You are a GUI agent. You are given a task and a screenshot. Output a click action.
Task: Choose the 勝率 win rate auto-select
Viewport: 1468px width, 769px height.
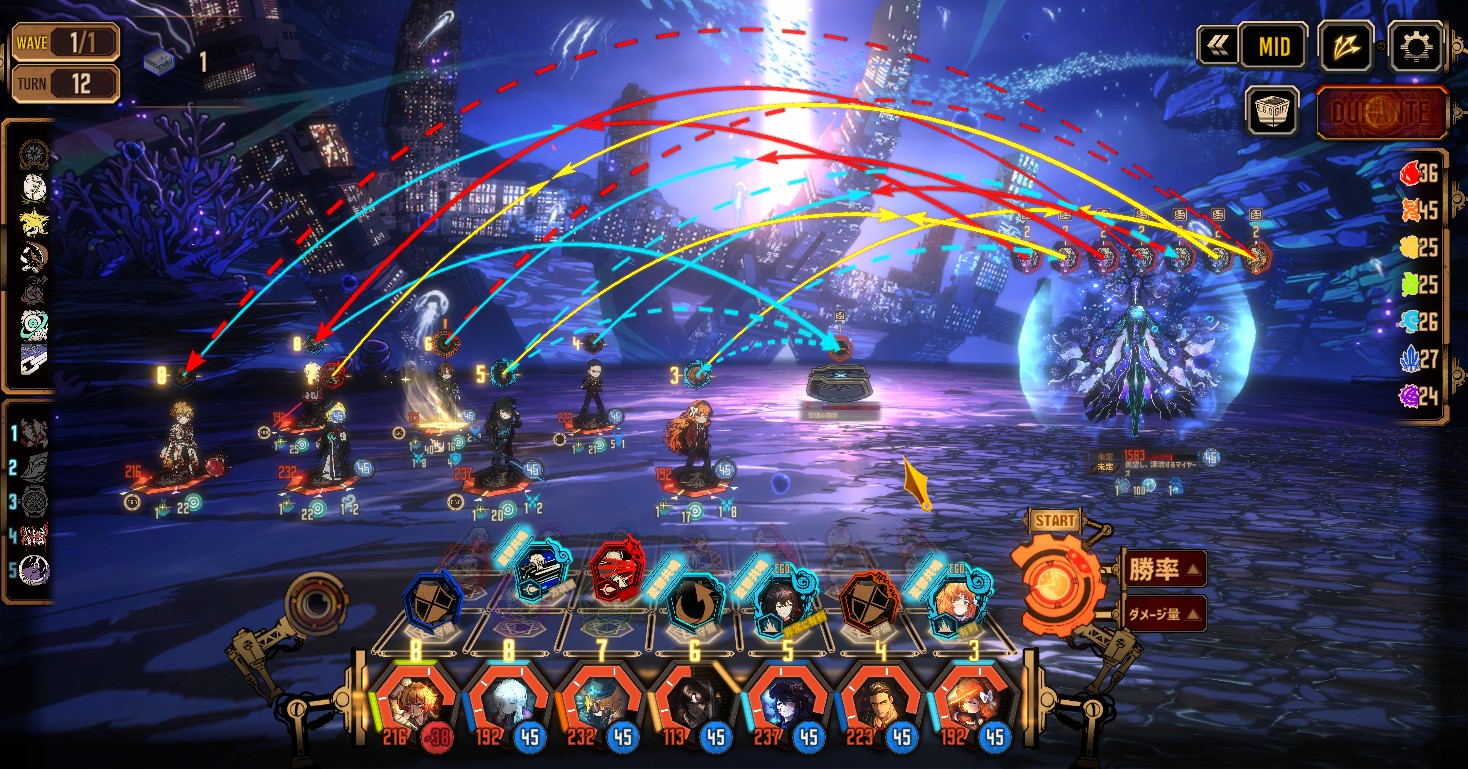click(x=1164, y=569)
